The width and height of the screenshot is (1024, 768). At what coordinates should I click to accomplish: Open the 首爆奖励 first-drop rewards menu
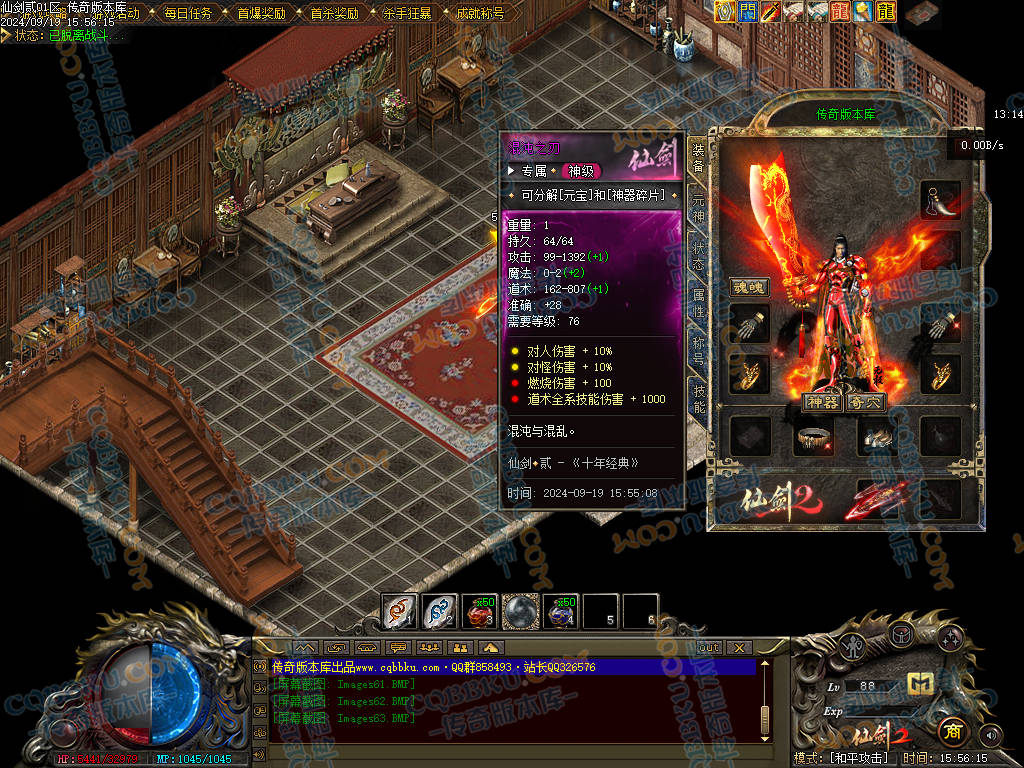261,14
